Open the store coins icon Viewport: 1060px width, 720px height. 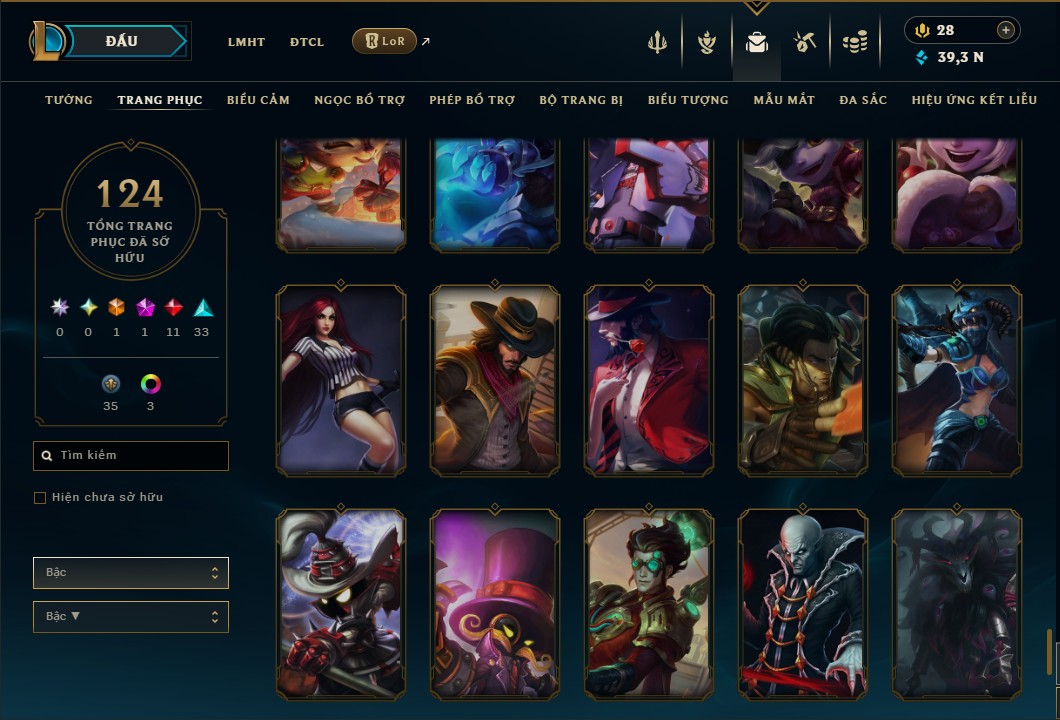854,42
